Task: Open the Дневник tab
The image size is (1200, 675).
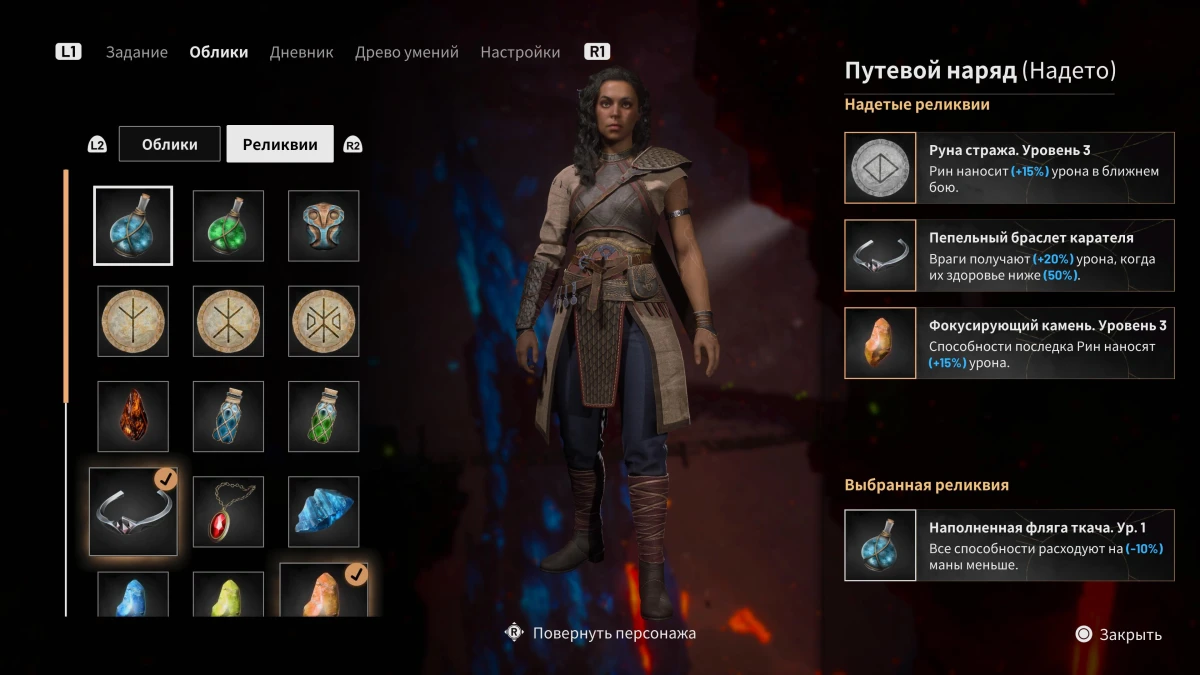Action: (x=301, y=52)
